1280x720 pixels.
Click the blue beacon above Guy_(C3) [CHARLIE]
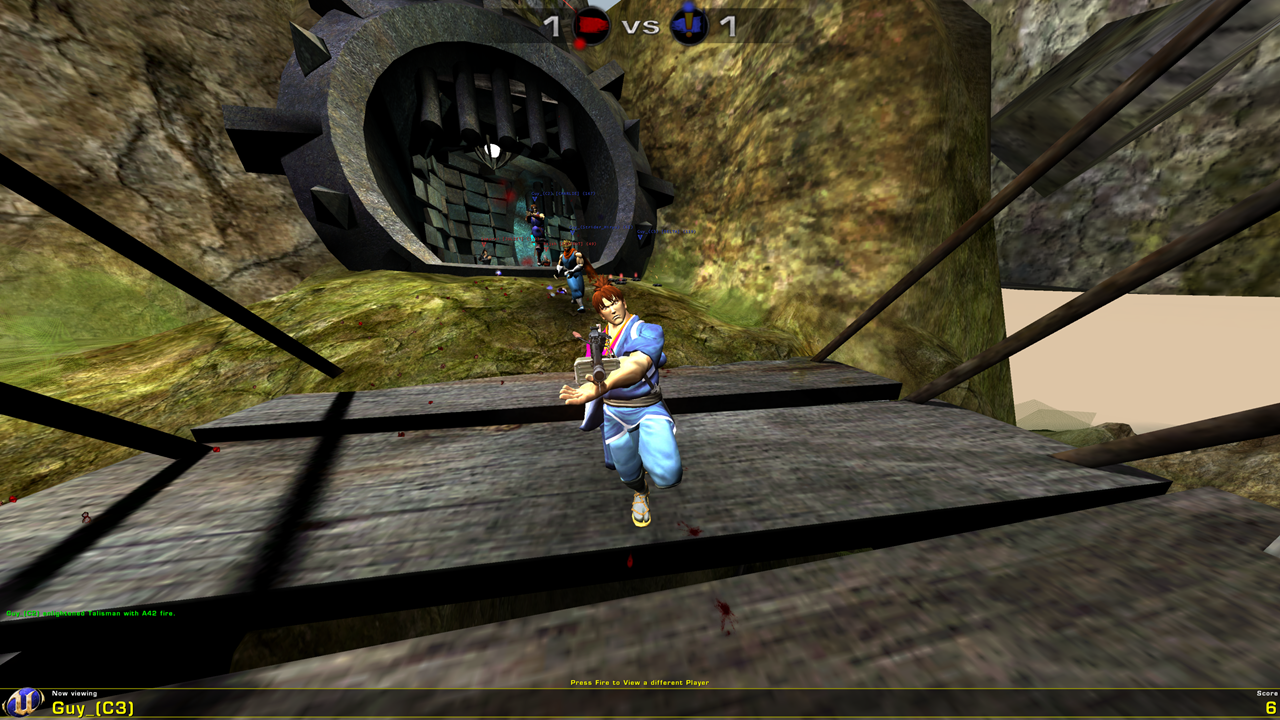click(x=534, y=200)
